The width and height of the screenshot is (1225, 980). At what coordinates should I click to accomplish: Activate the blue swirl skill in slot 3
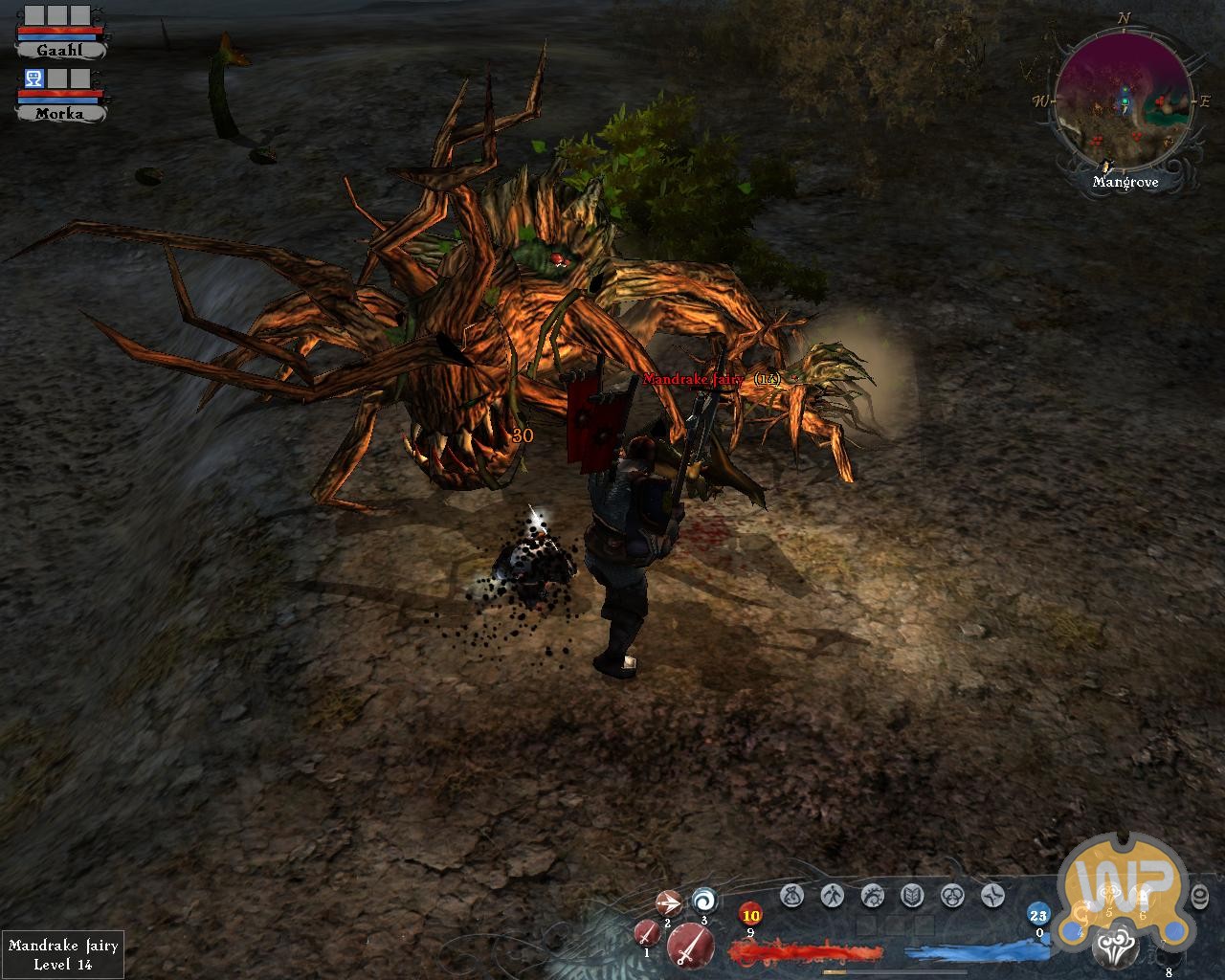(x=704, y=901)
